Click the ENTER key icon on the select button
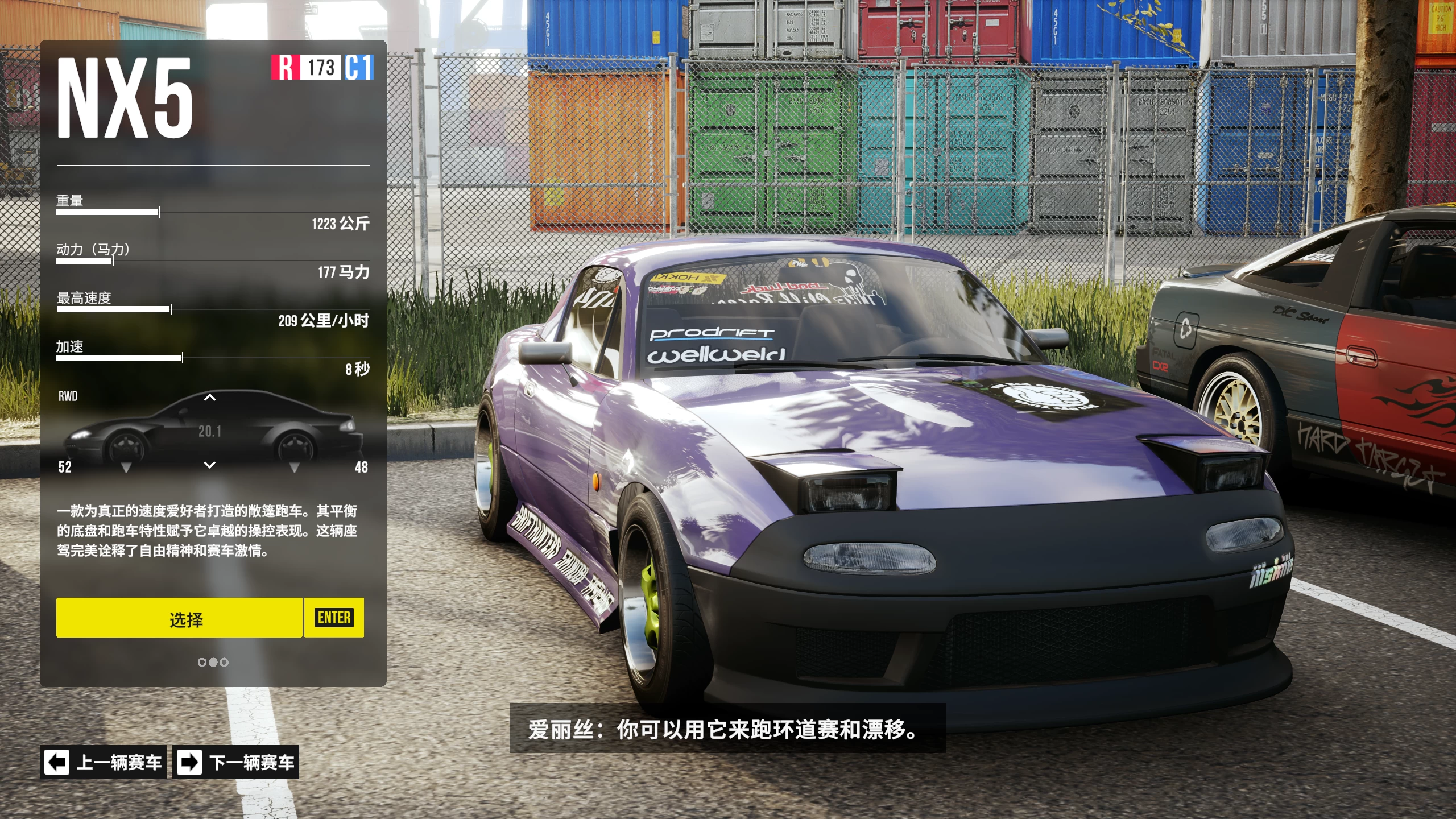The height and width of the screenshot is (819, 1456). tap(333, 619)
